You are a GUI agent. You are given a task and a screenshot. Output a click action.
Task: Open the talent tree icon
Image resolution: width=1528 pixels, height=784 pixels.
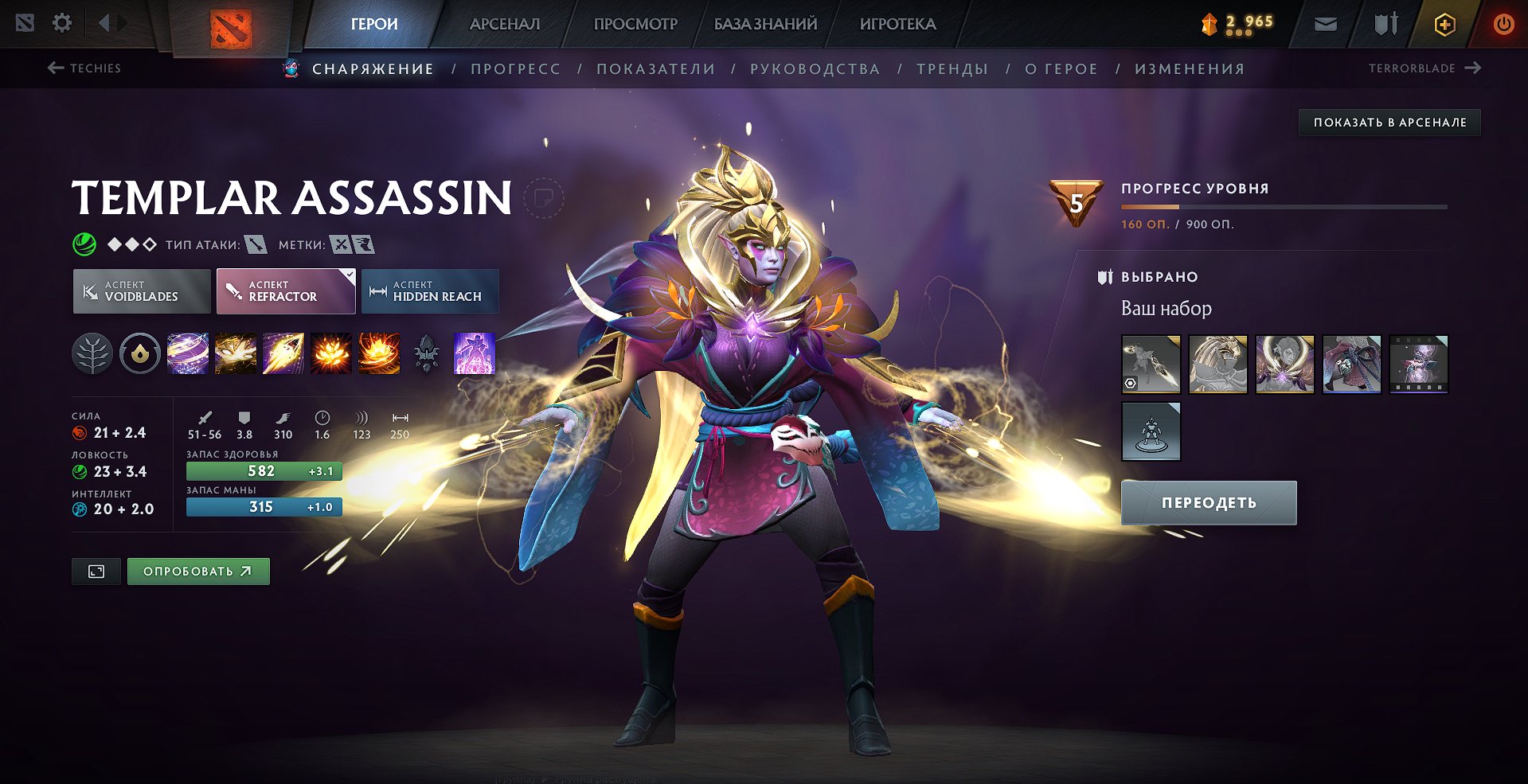[92, 353]
